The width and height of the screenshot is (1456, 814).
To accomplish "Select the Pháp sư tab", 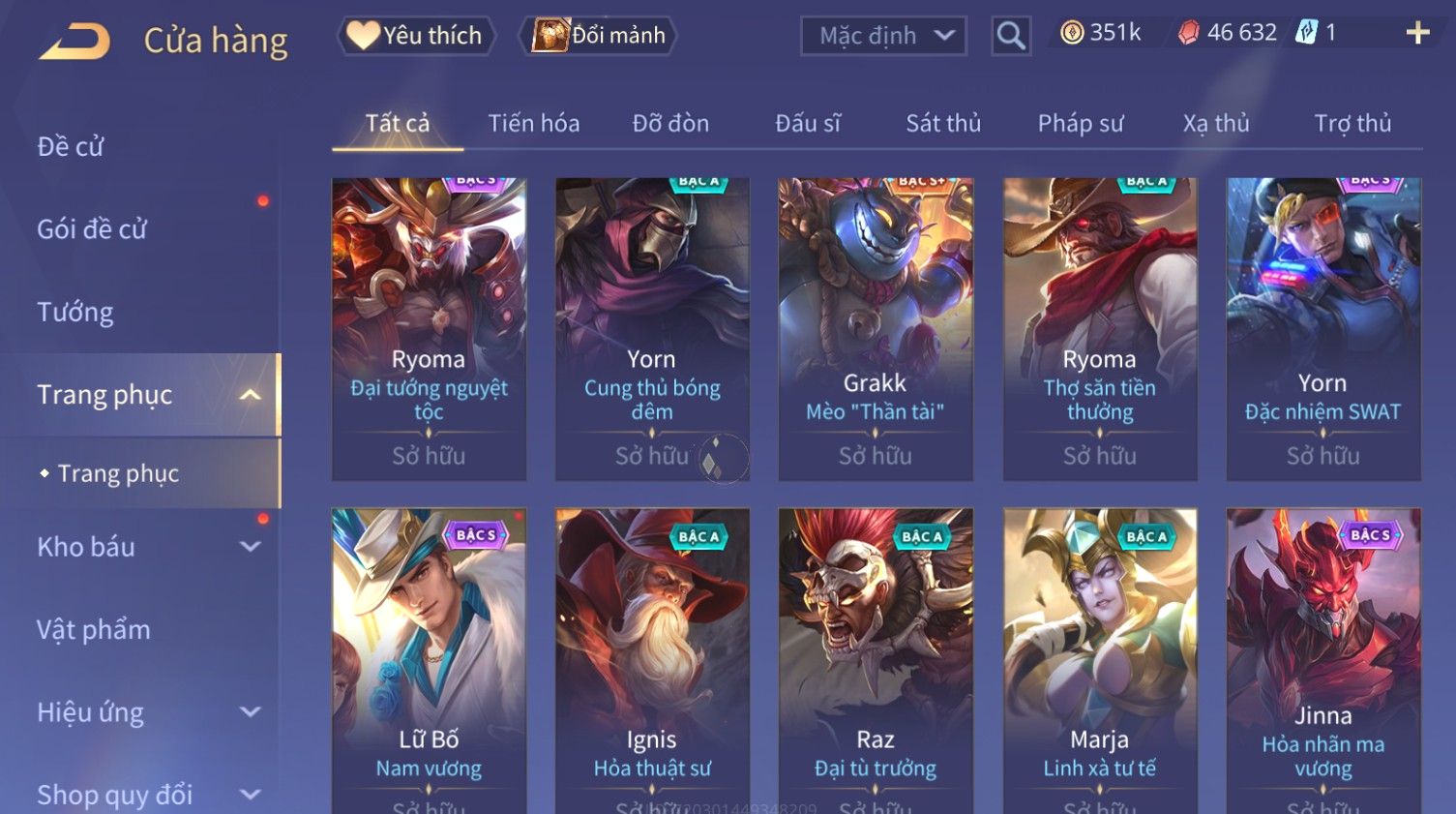I will point(1081,123).
